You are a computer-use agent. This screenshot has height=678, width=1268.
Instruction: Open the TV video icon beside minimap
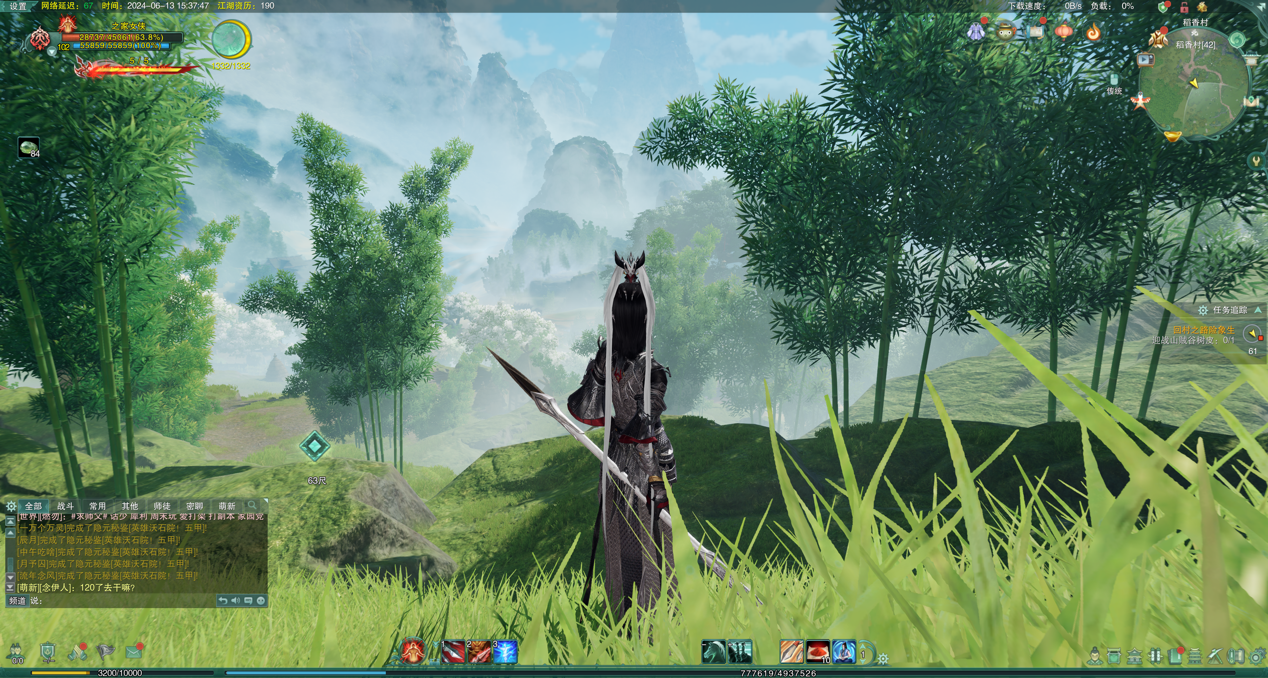[x=1145, y=60]
